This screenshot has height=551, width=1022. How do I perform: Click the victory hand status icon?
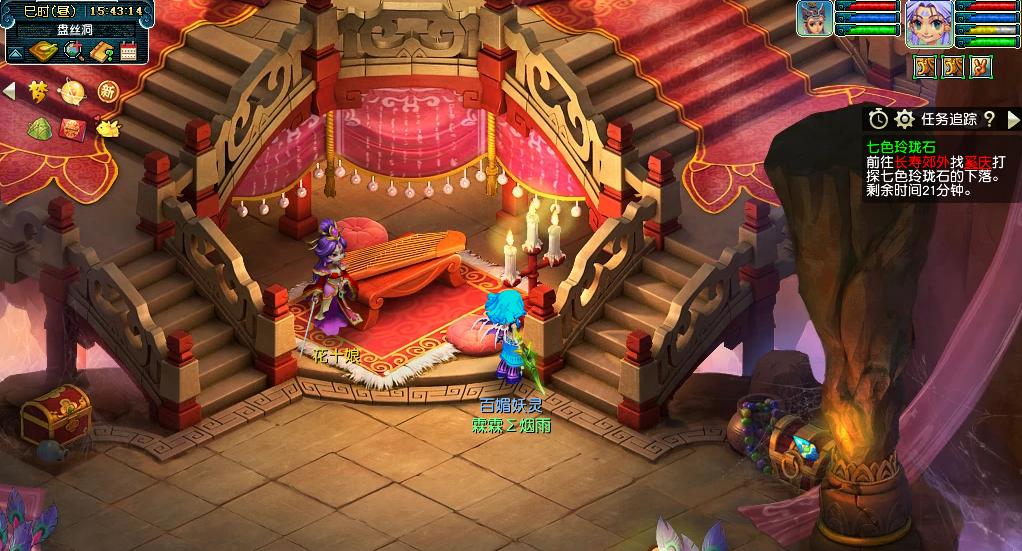pyautogui.click(x=981, y=67)
